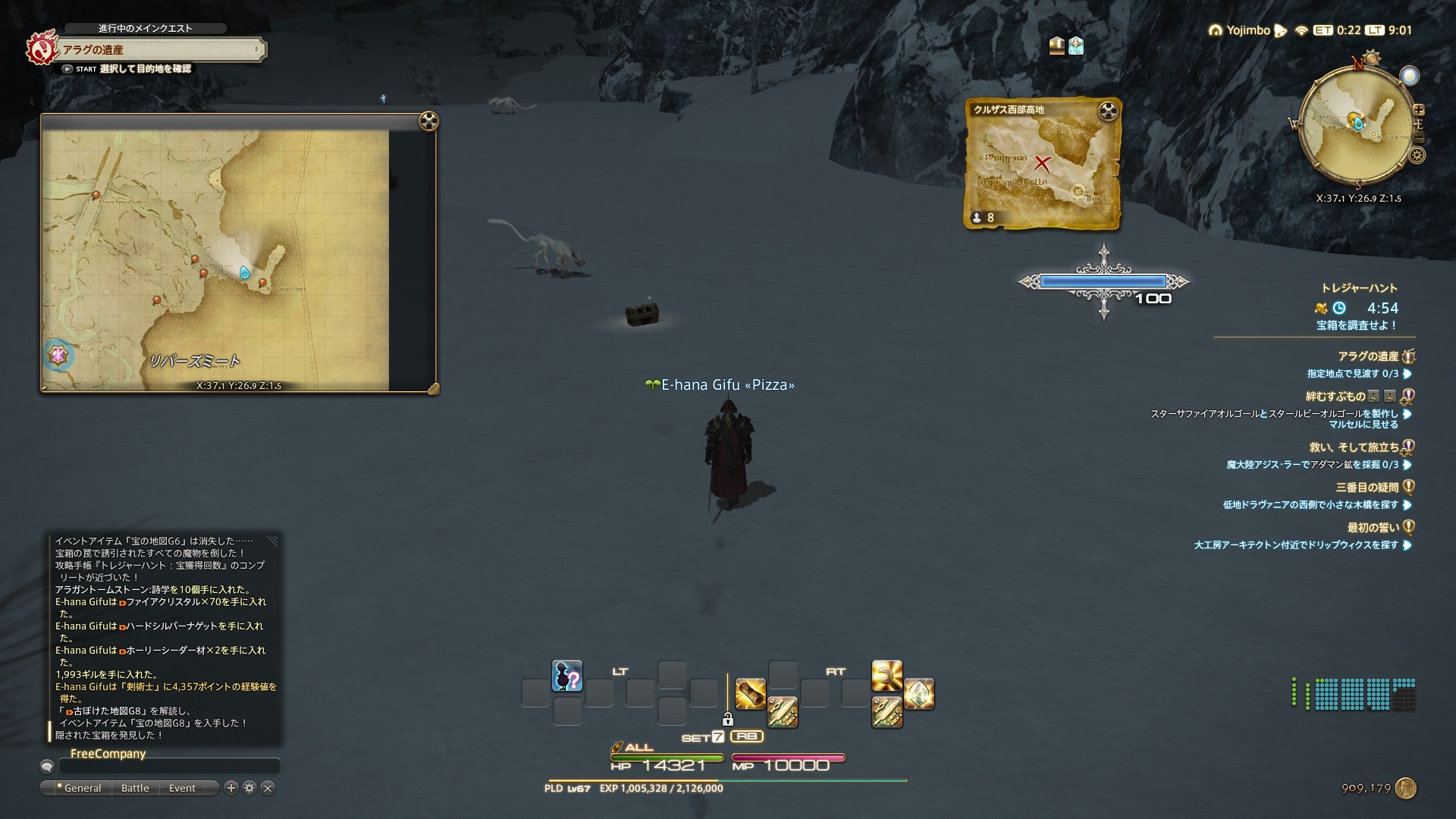Switch to the Event chat tab
The image size is (1456, 819).
pyautogui.click(x=182, y=788)
